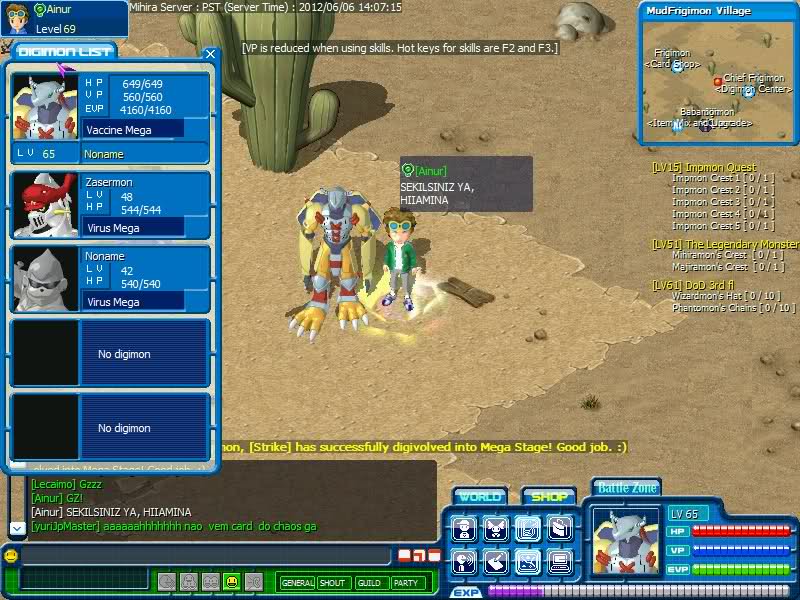The image size is (800, 600).
Task: Open the SHOP tab
Action: [x=548, y=497]
